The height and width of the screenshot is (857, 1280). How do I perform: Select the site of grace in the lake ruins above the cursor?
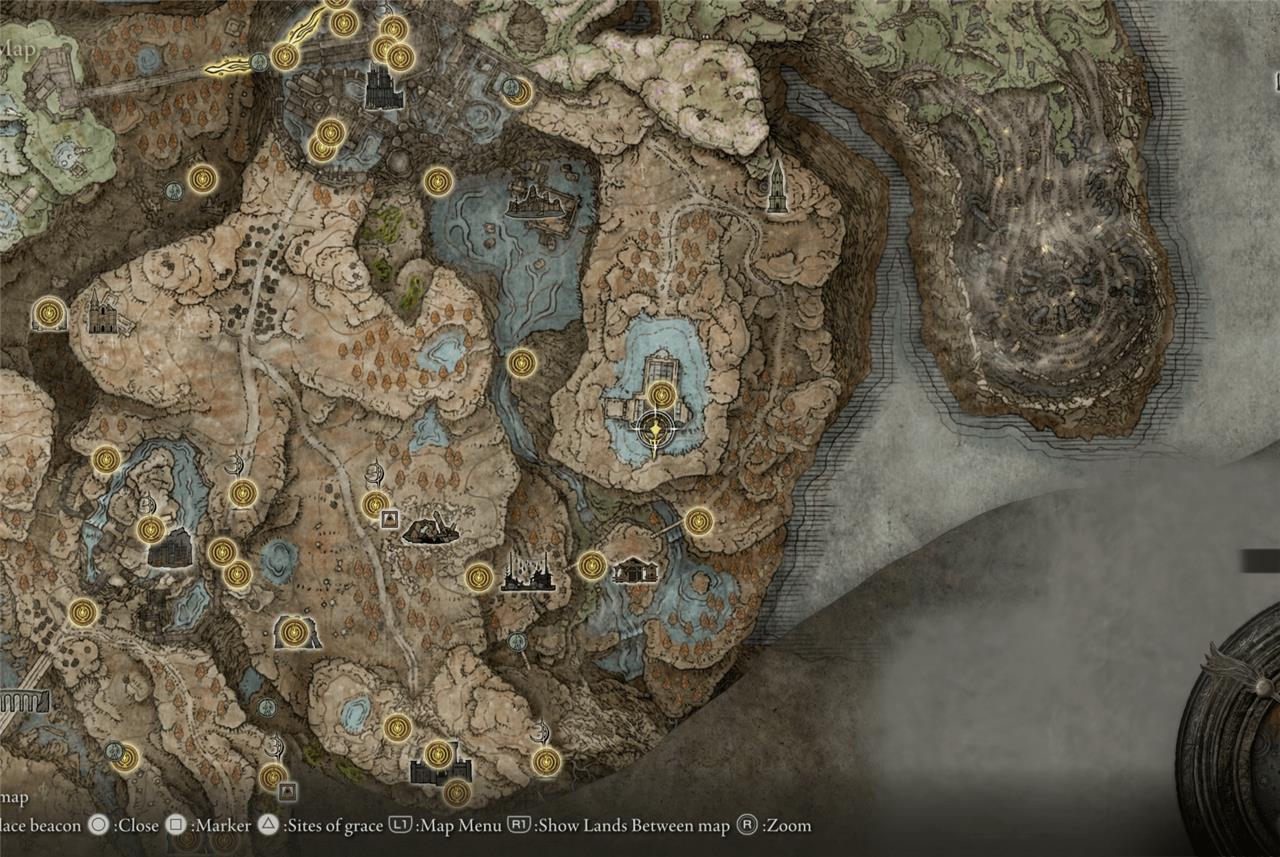[661, 395]
